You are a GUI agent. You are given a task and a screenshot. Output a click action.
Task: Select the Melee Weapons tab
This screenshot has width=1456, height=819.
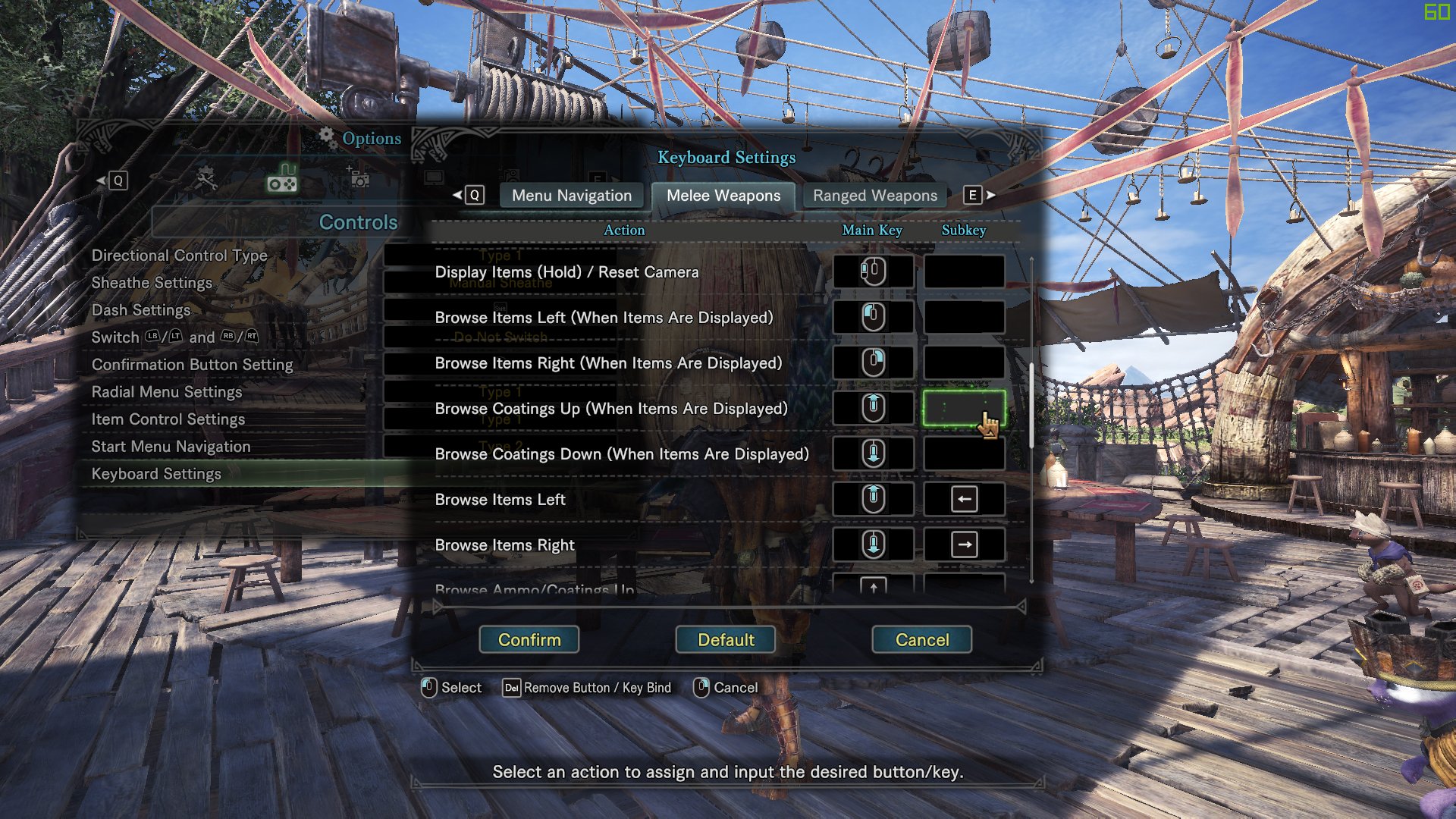[x=723, y=196]
